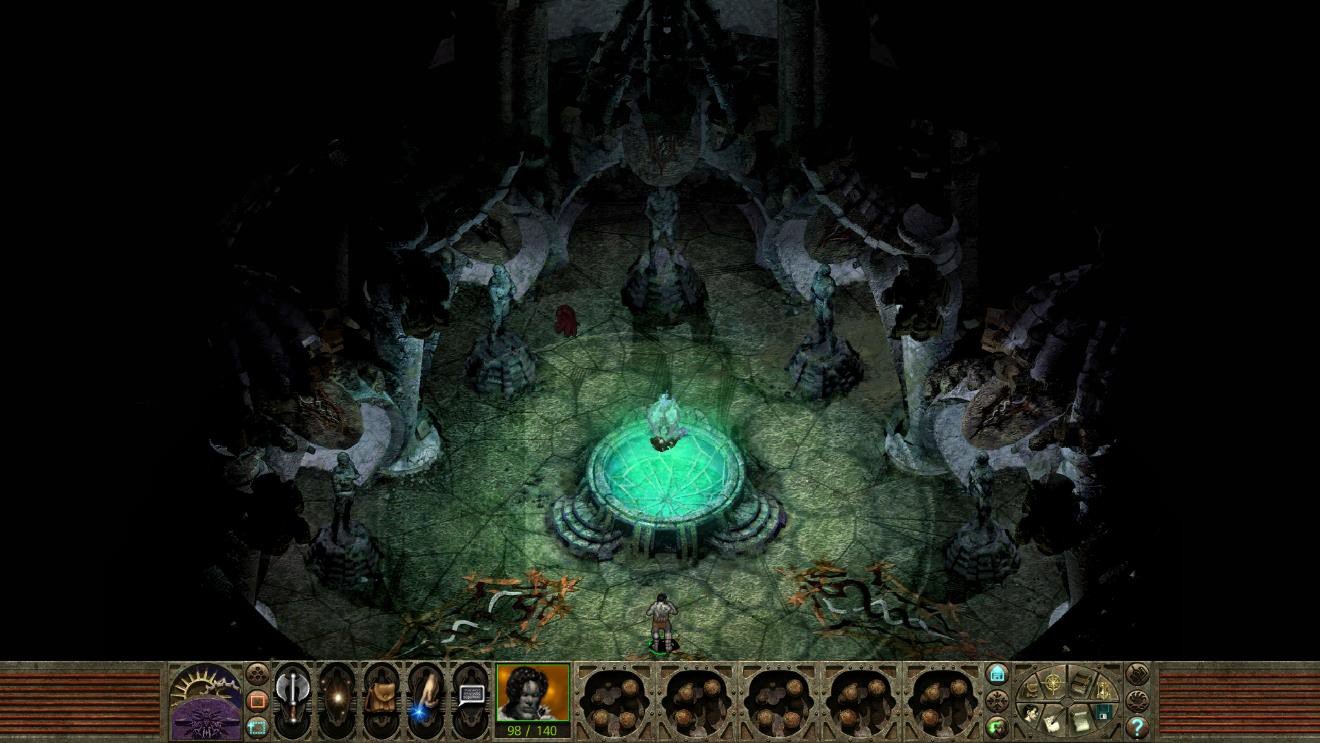Click the pointing hand round button
1320x743 pixels.
(1137, 674)
